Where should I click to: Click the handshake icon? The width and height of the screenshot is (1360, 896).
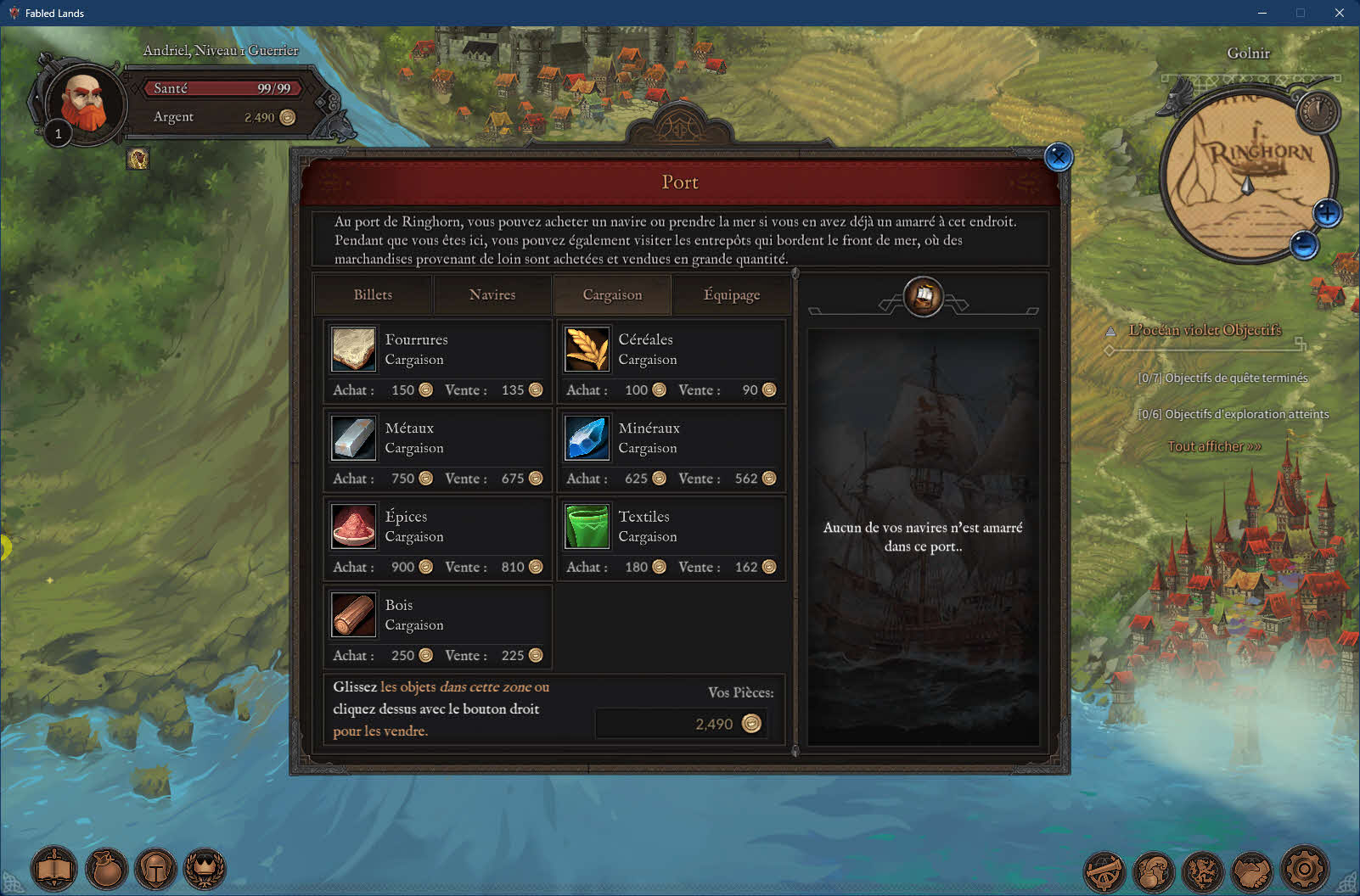coord(1253,871)
